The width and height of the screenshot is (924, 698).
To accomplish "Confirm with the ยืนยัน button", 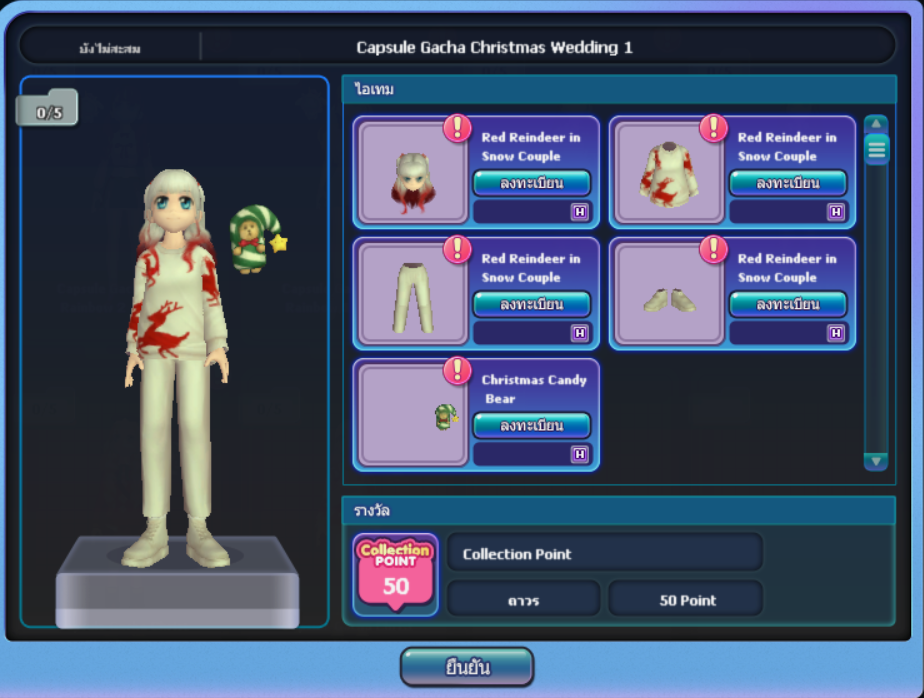I will point(467,667).
